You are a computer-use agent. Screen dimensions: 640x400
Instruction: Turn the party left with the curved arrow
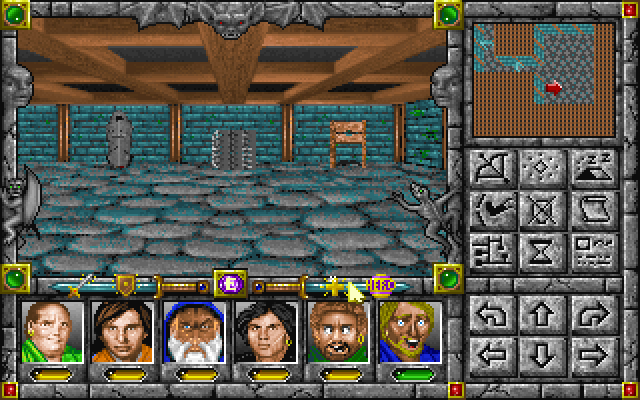coord(490,315)
